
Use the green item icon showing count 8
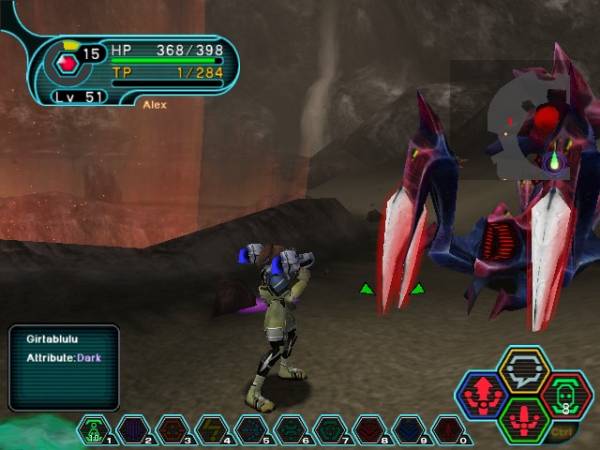[566, 395]
